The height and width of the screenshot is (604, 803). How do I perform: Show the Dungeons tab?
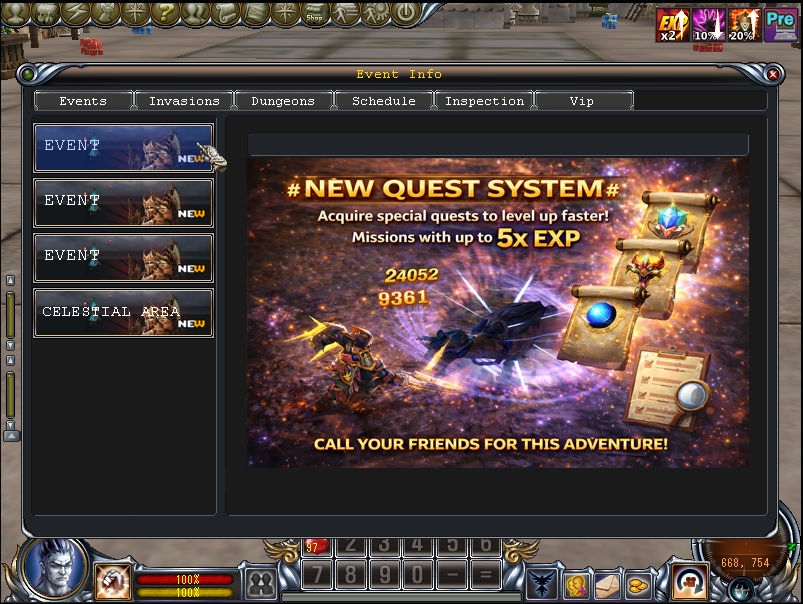pyautogui.click(x=283, y=101)
